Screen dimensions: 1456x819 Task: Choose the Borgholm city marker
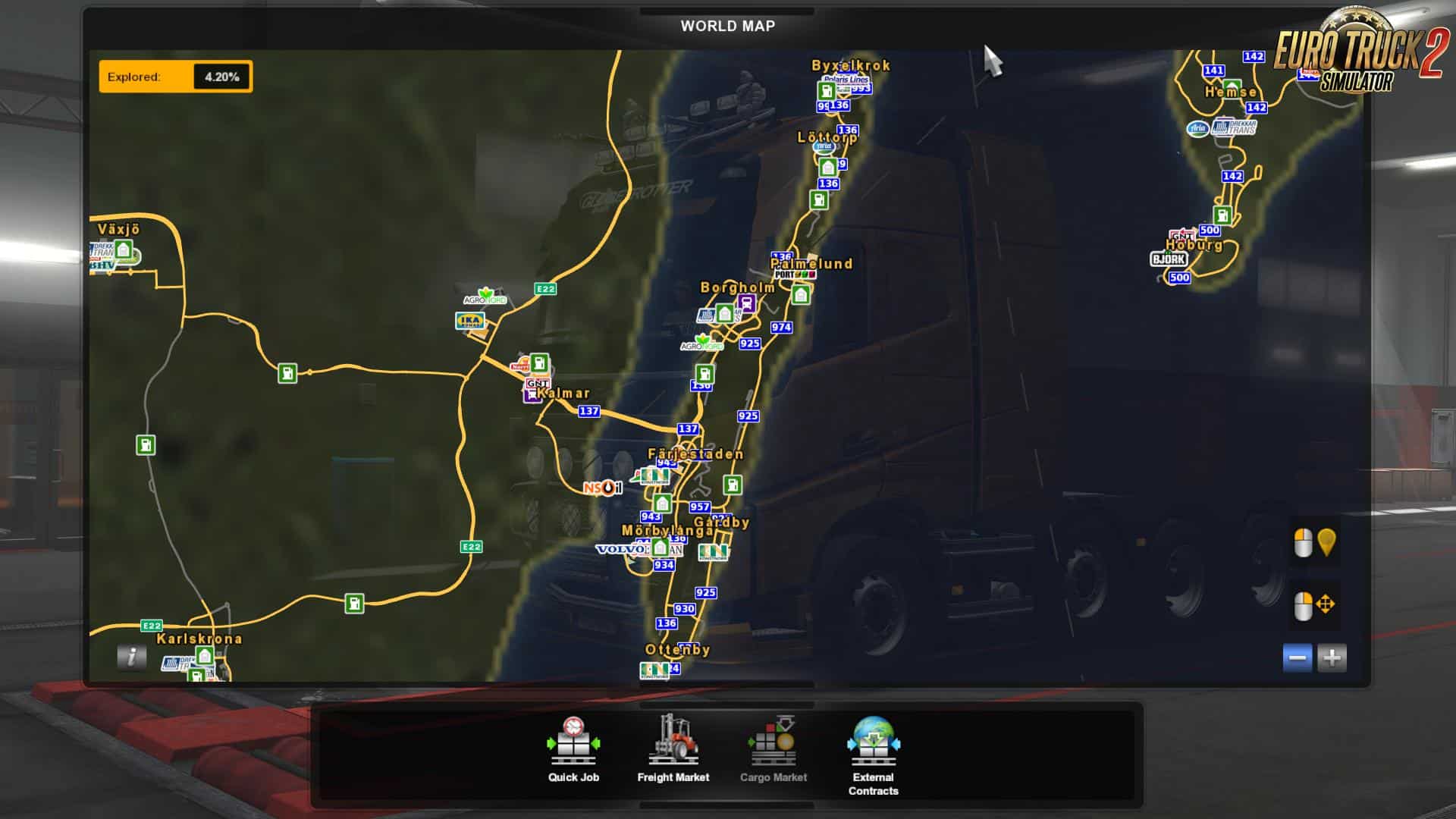point(737,287)
